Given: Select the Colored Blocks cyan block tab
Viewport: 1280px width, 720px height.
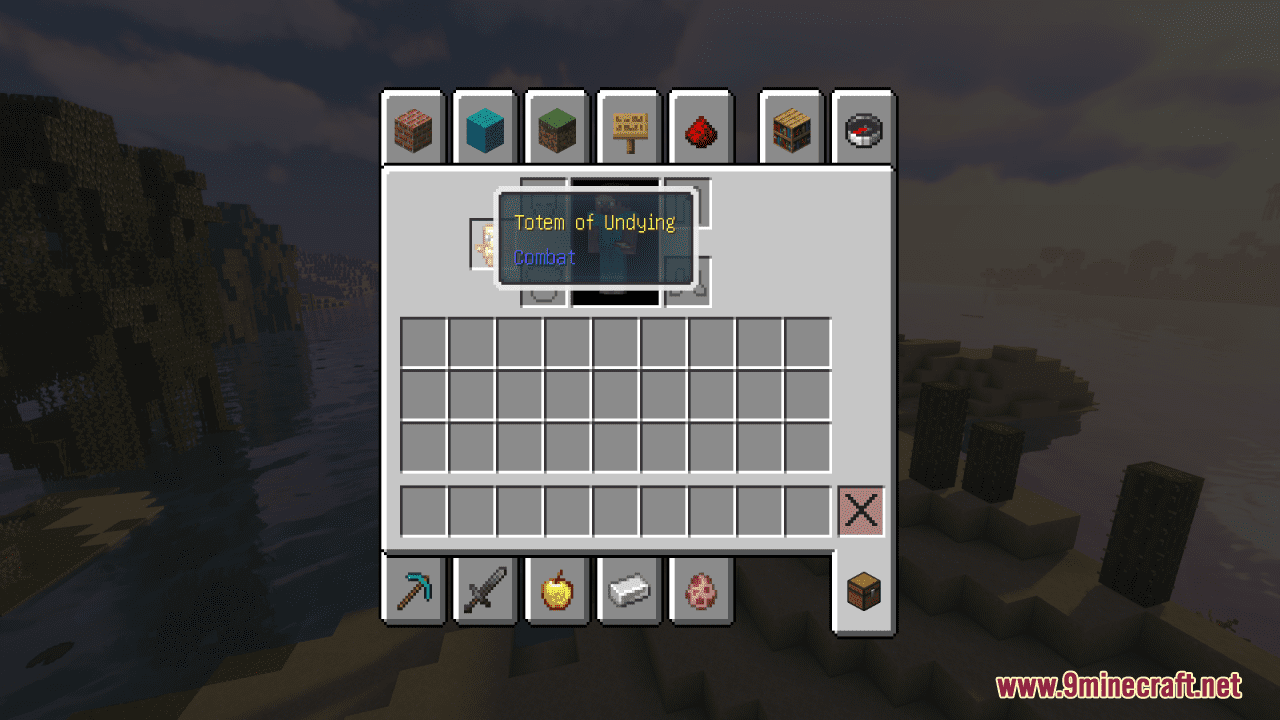Looking at the screenshot, I should point(484,128).
